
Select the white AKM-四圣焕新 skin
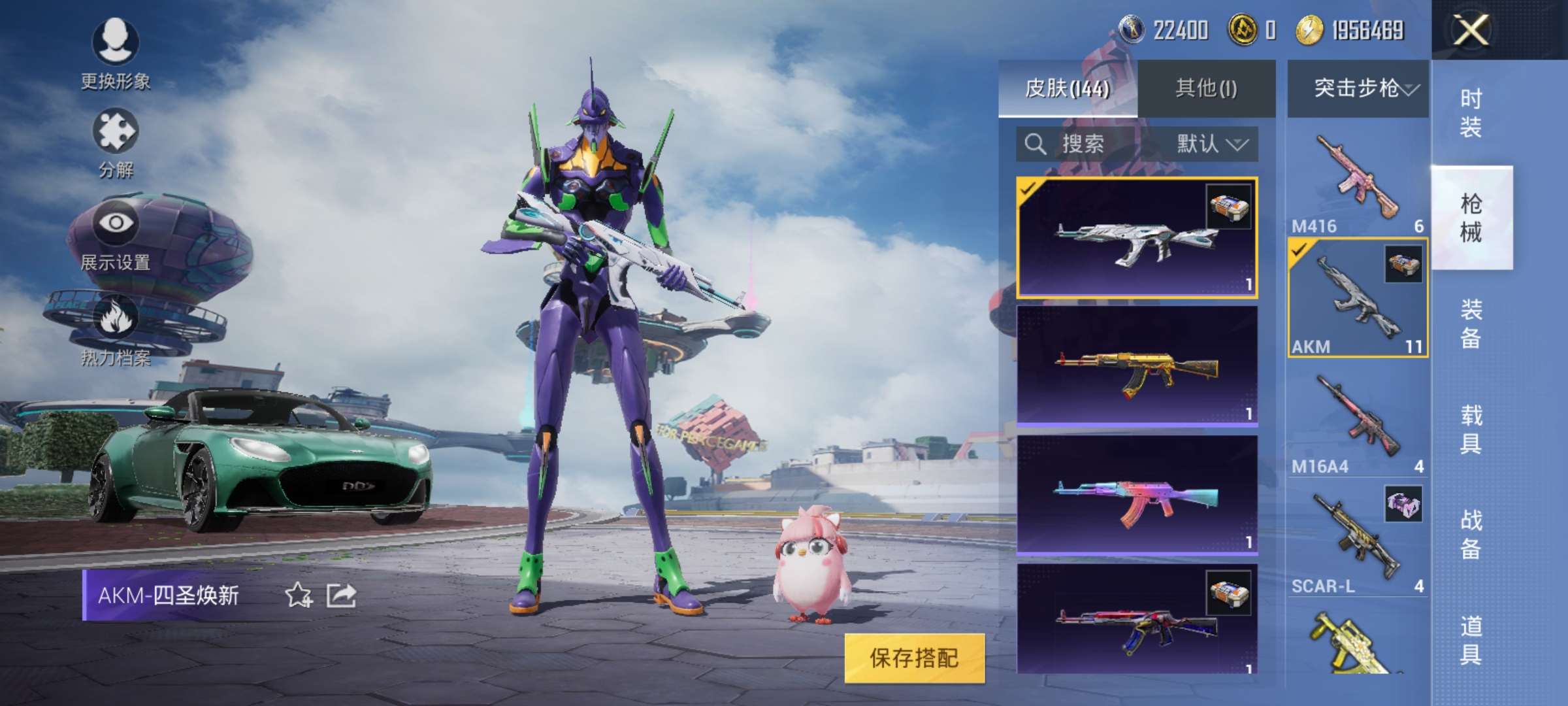1137,237
